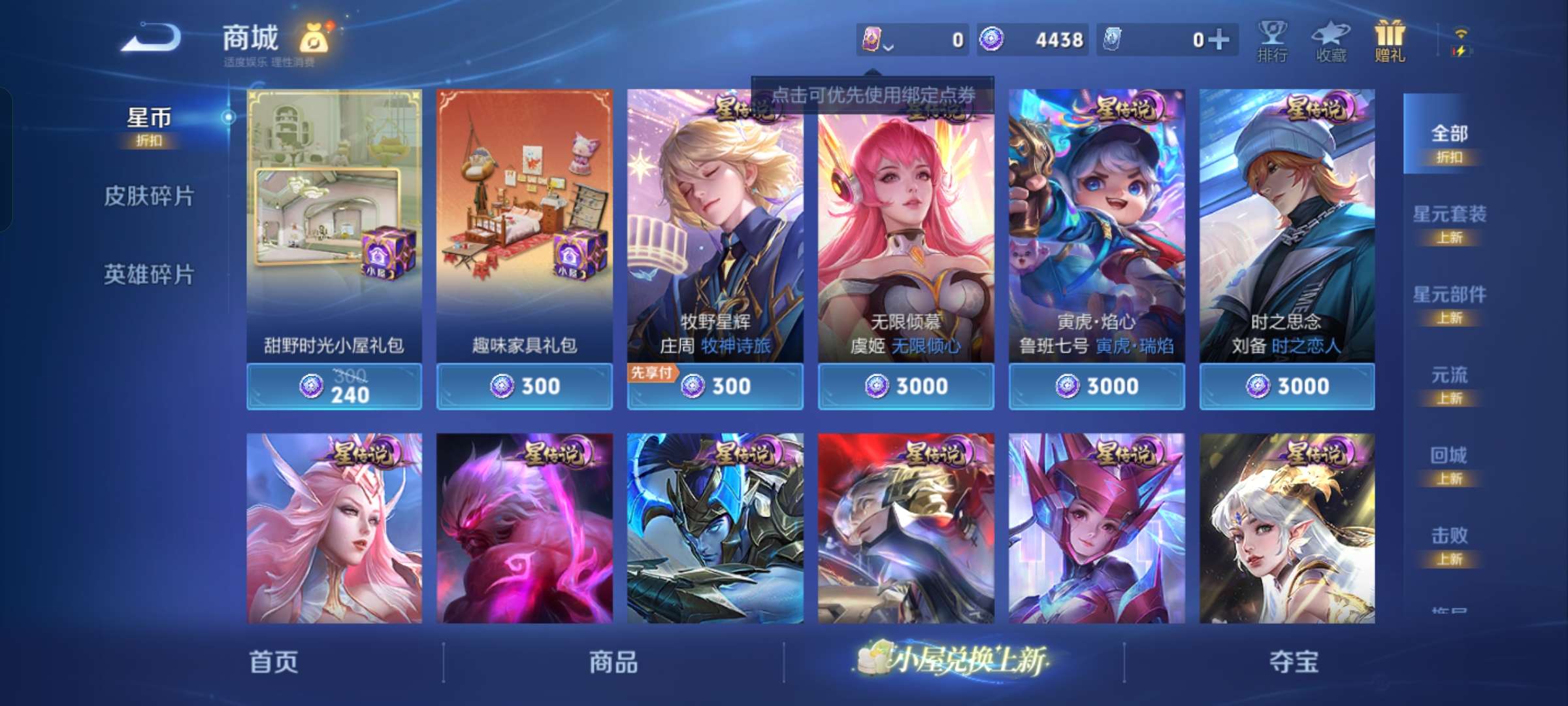Screen dimensions: 1568x706
Task: Select the 星币 category on the left
Action: tap(149, 118)
